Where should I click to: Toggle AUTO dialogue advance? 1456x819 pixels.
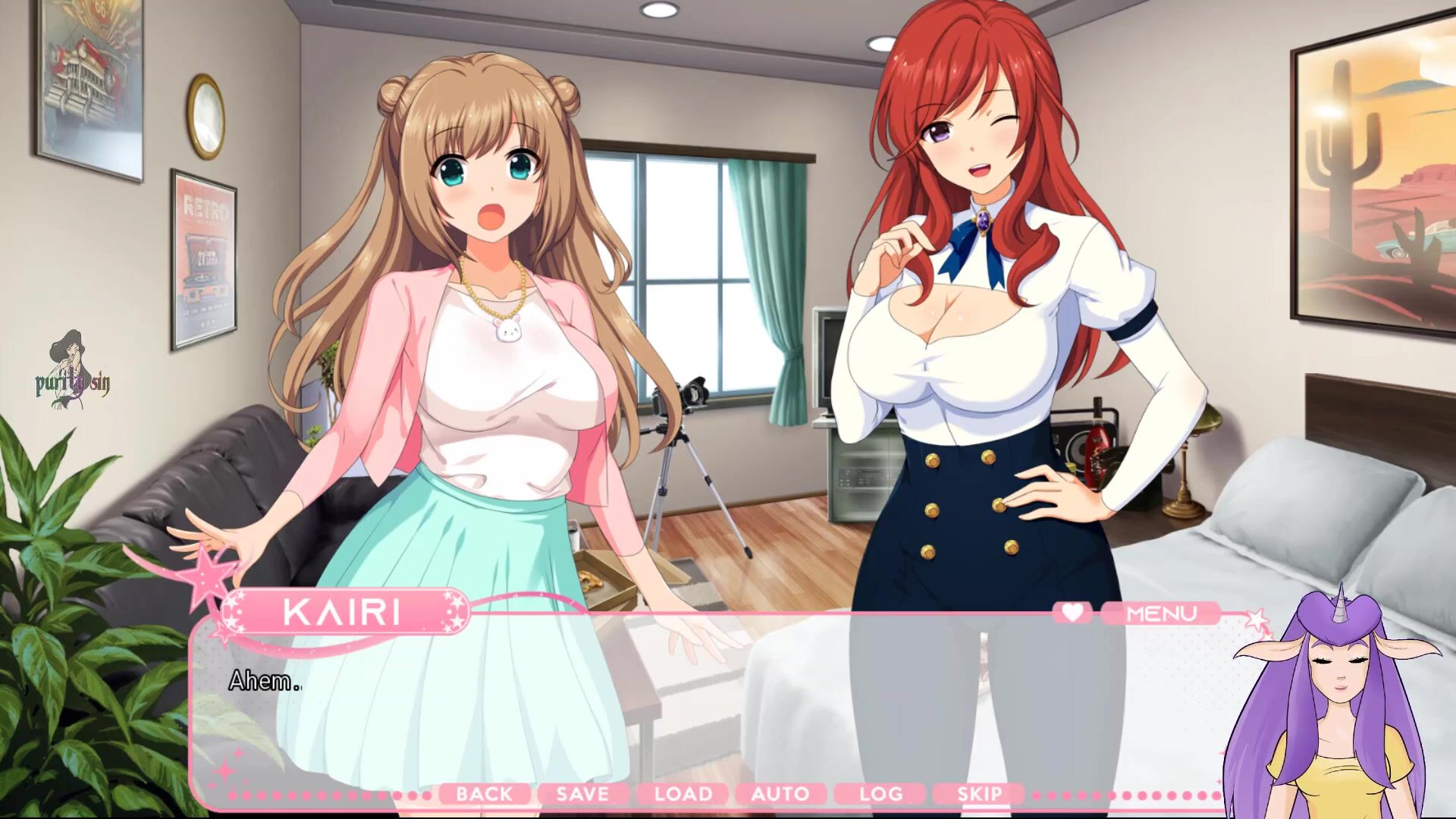tap(780, 794)
